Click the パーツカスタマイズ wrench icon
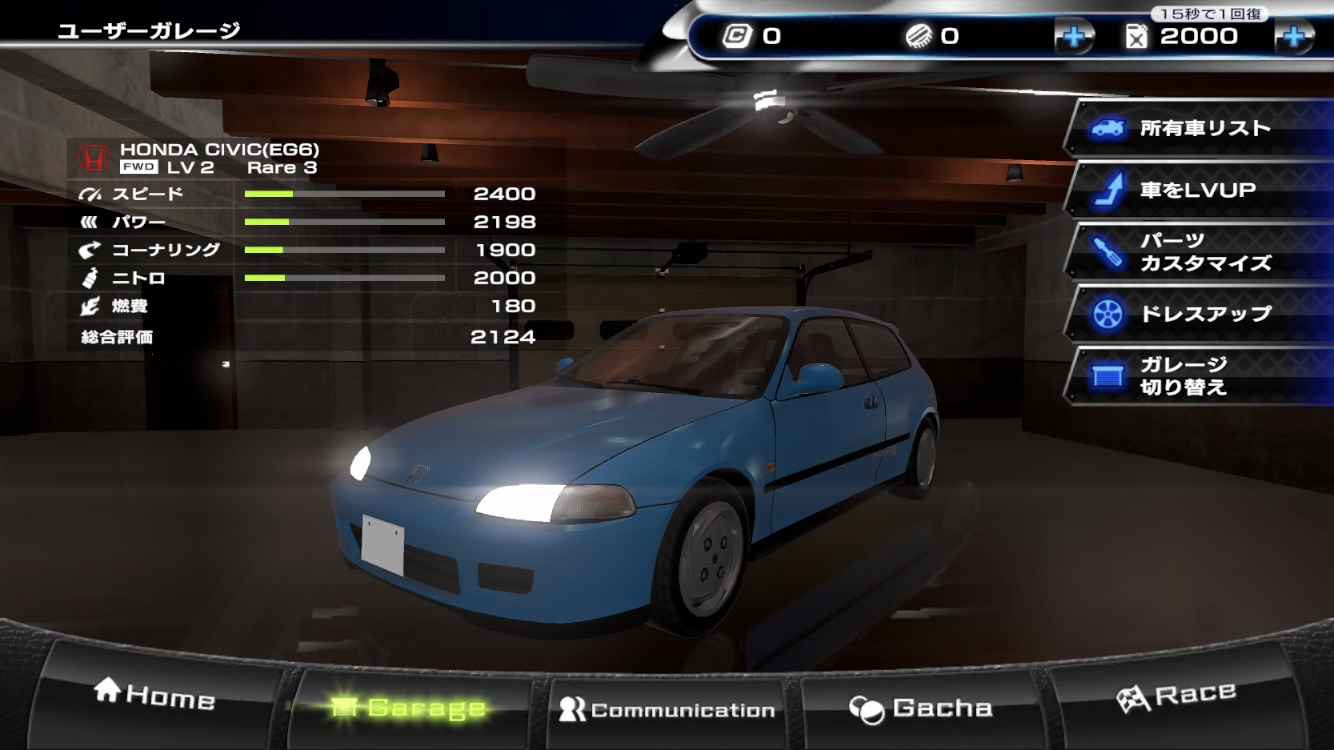 coord(1106,250)
